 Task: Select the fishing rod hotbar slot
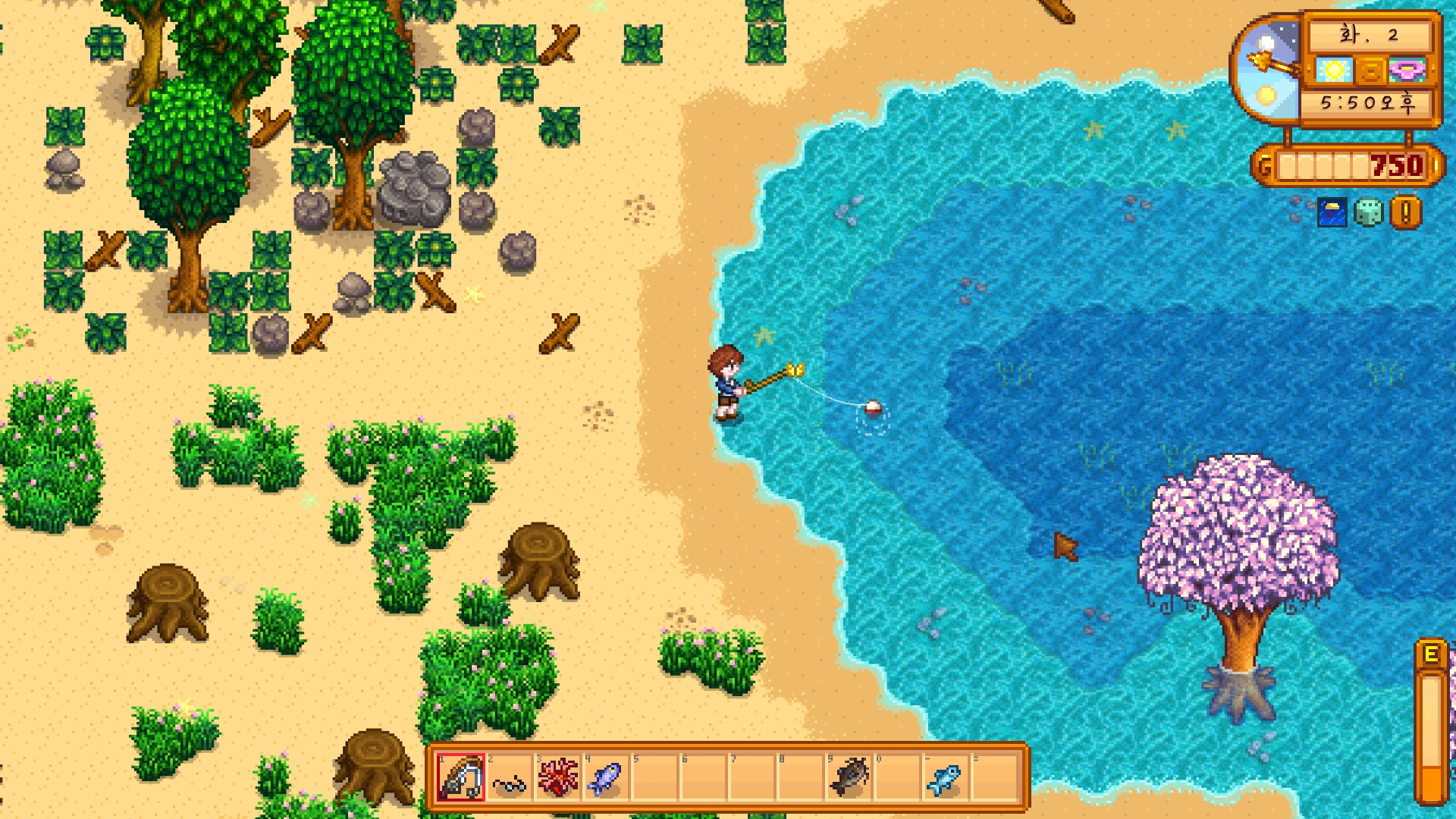[x=461, y=777]
